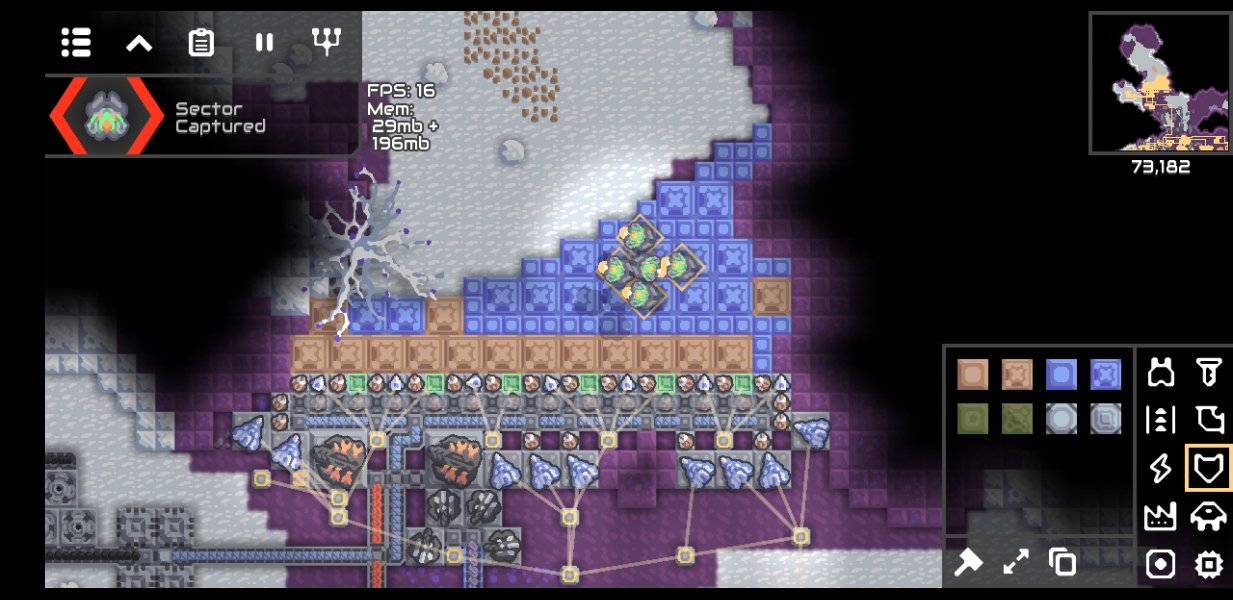Viewport: 1233px width, 600px height.
Task: Pause the game
Action: [264, 42]
